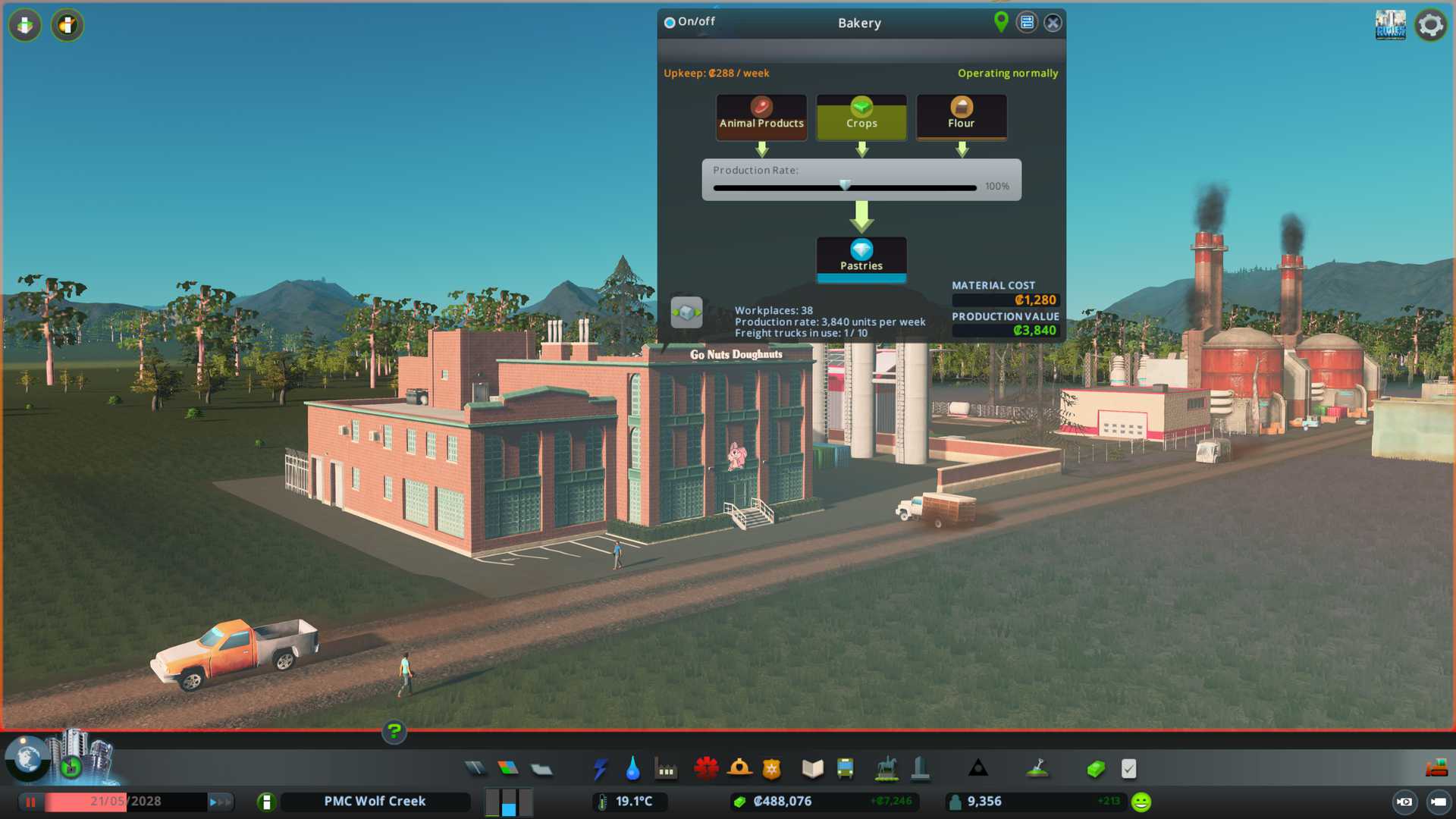
Task: Select the Animal Products input resource
Action: pyautogui.click(x=761, y=116)
